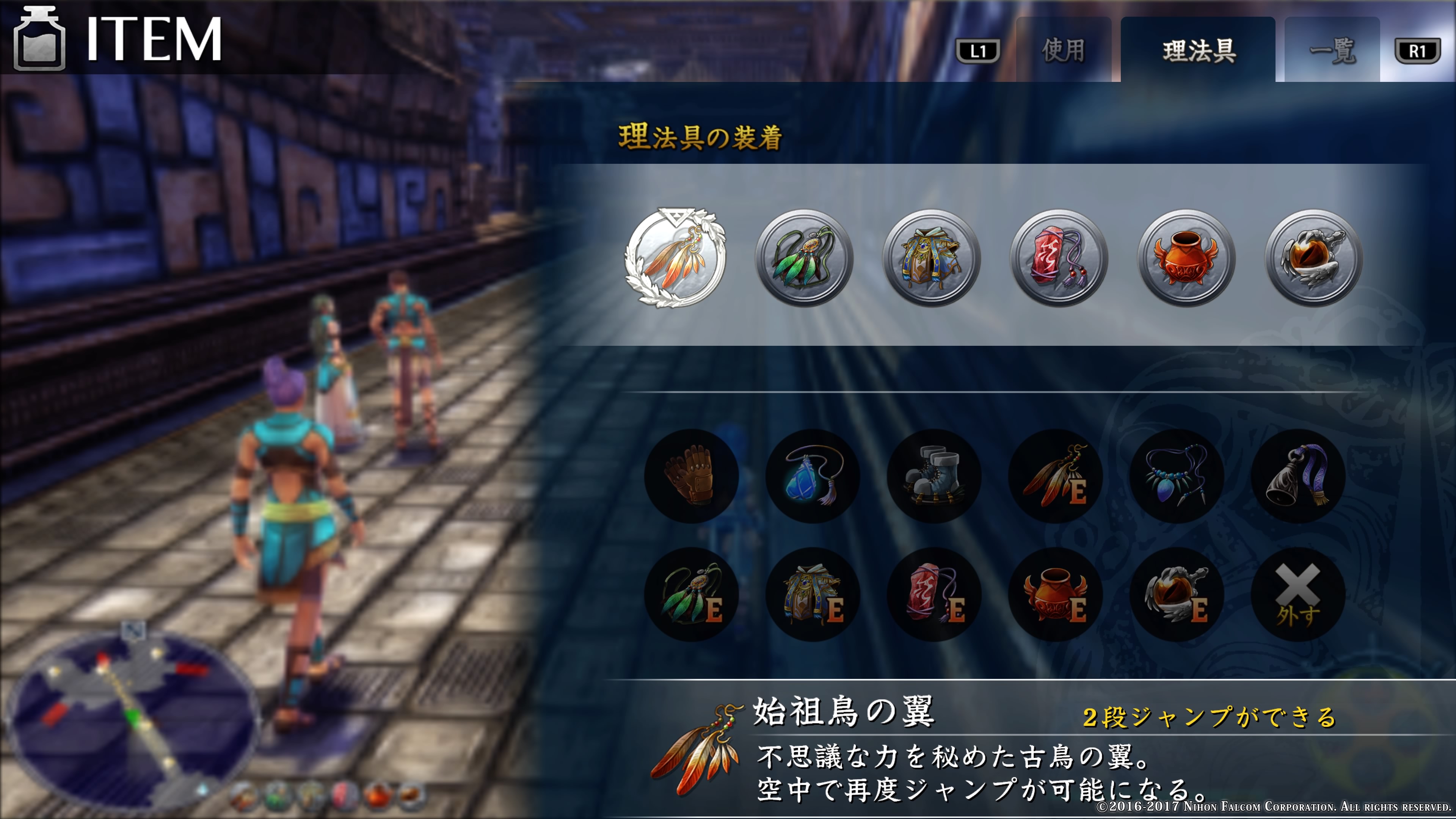Select the beaded fang necklace item

pyautogui.click(x=1177, y=476)
